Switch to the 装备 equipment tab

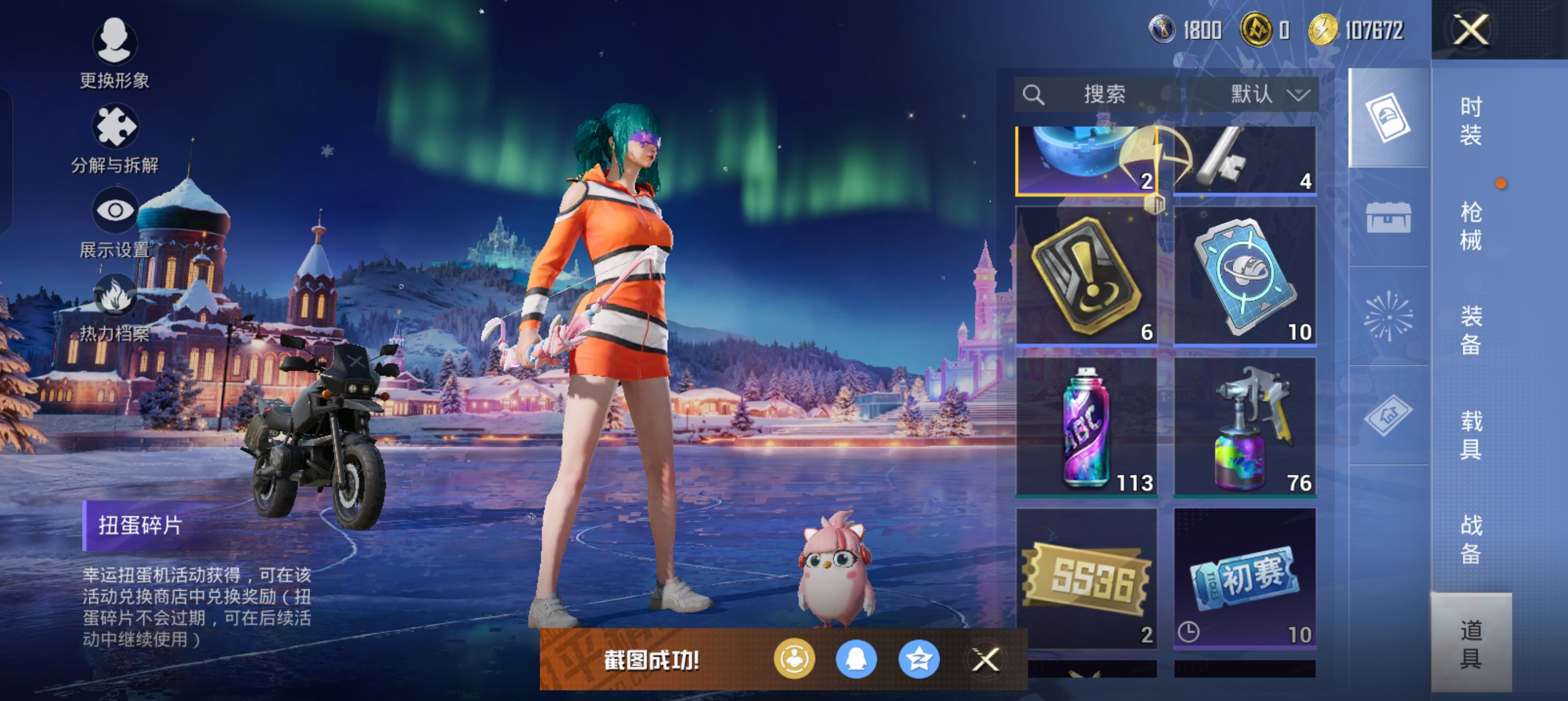click(x=1471, y=330)
